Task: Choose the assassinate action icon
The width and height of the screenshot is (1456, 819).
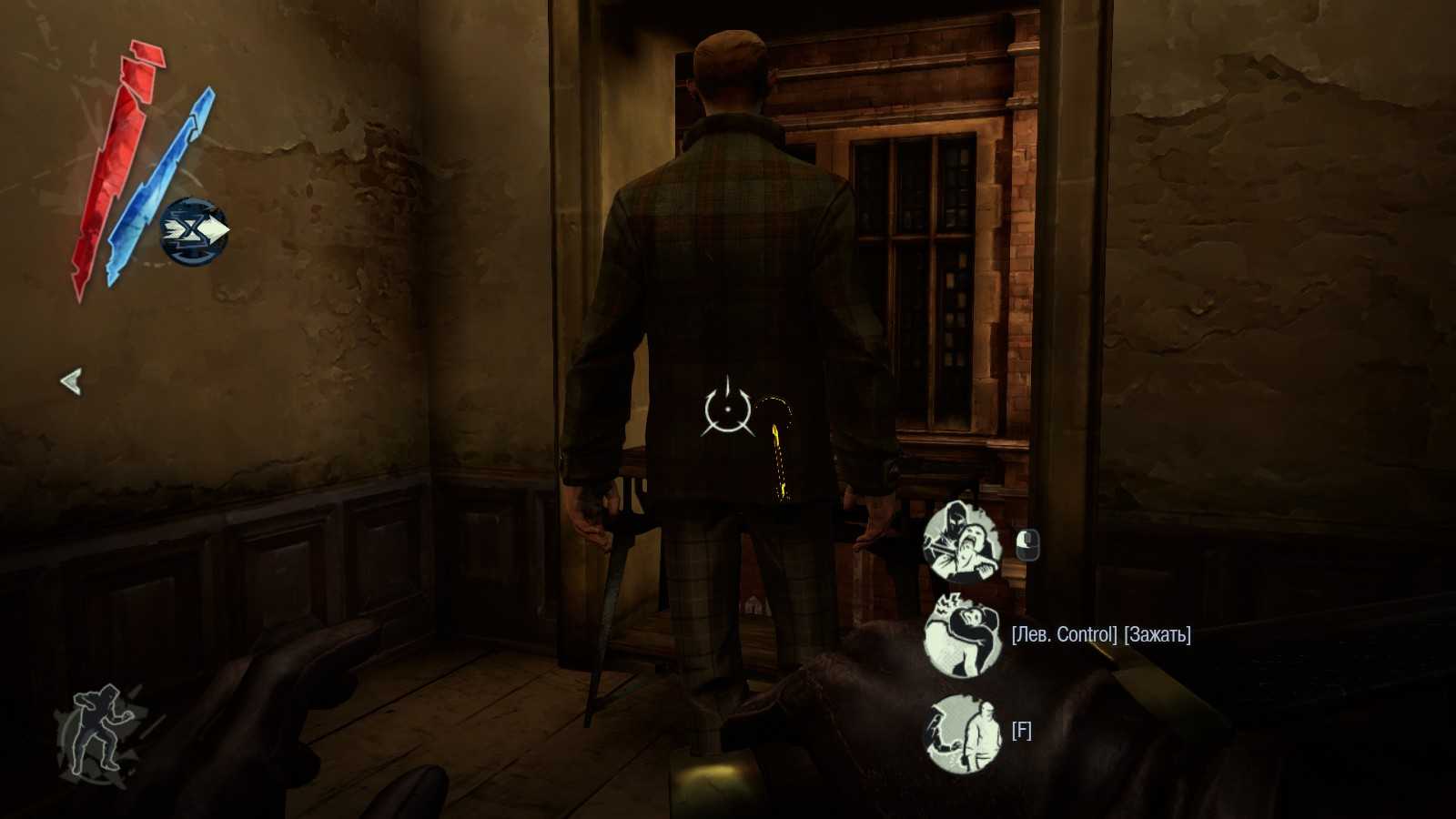Action: [962, 543]
